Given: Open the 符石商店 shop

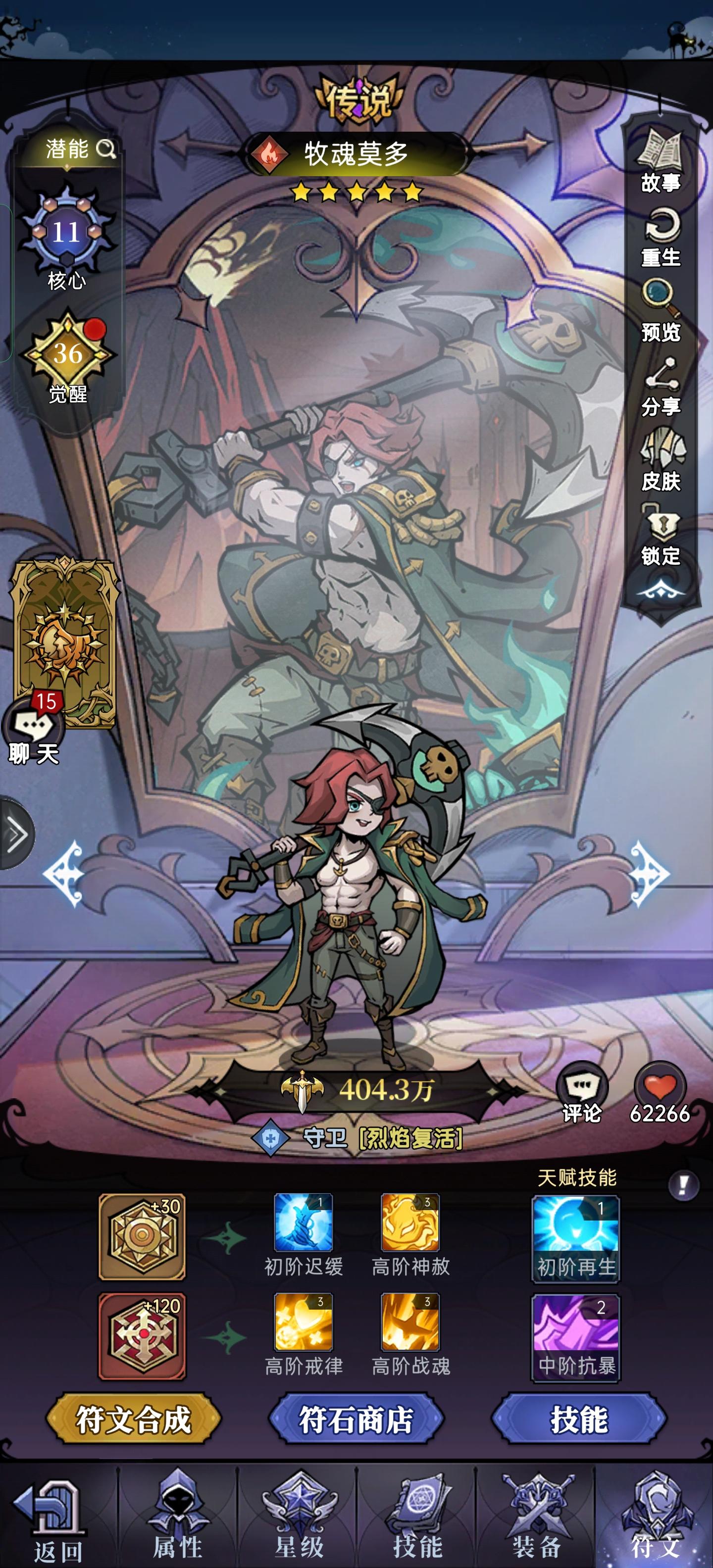Looking at the screenshot, I should coord(356,1418).
